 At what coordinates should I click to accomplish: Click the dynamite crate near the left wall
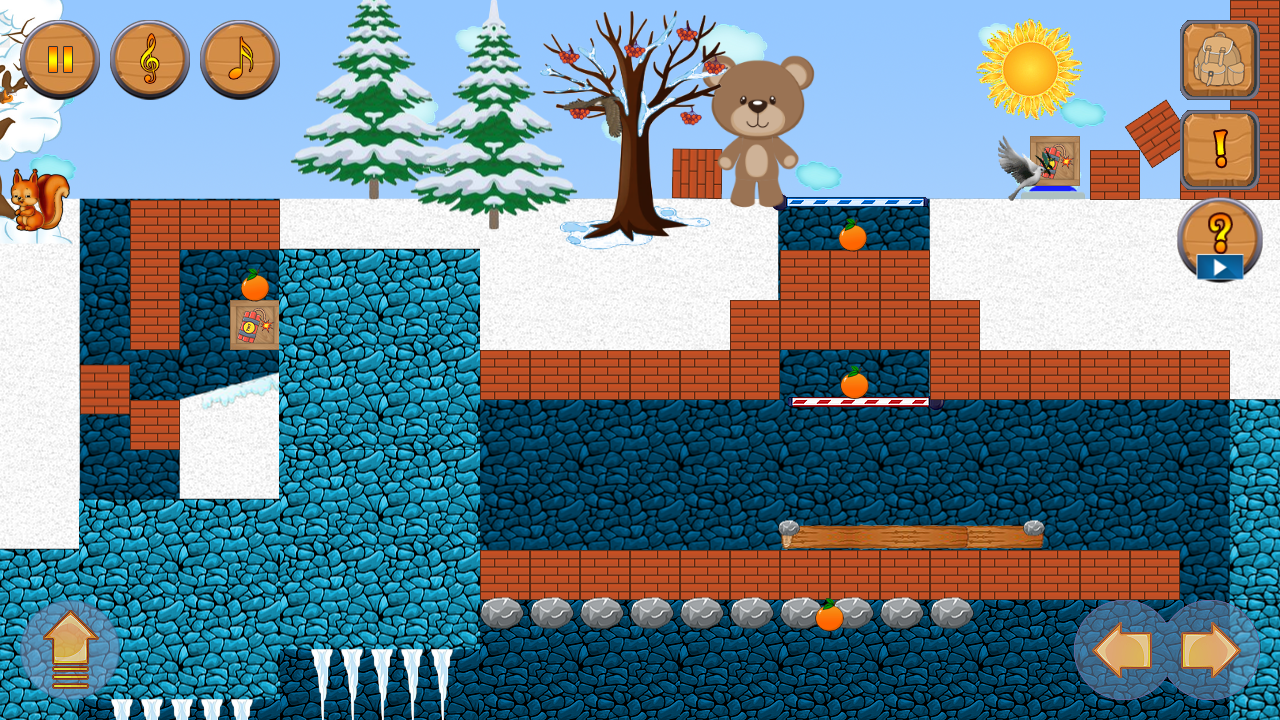[x=253, y=325]
